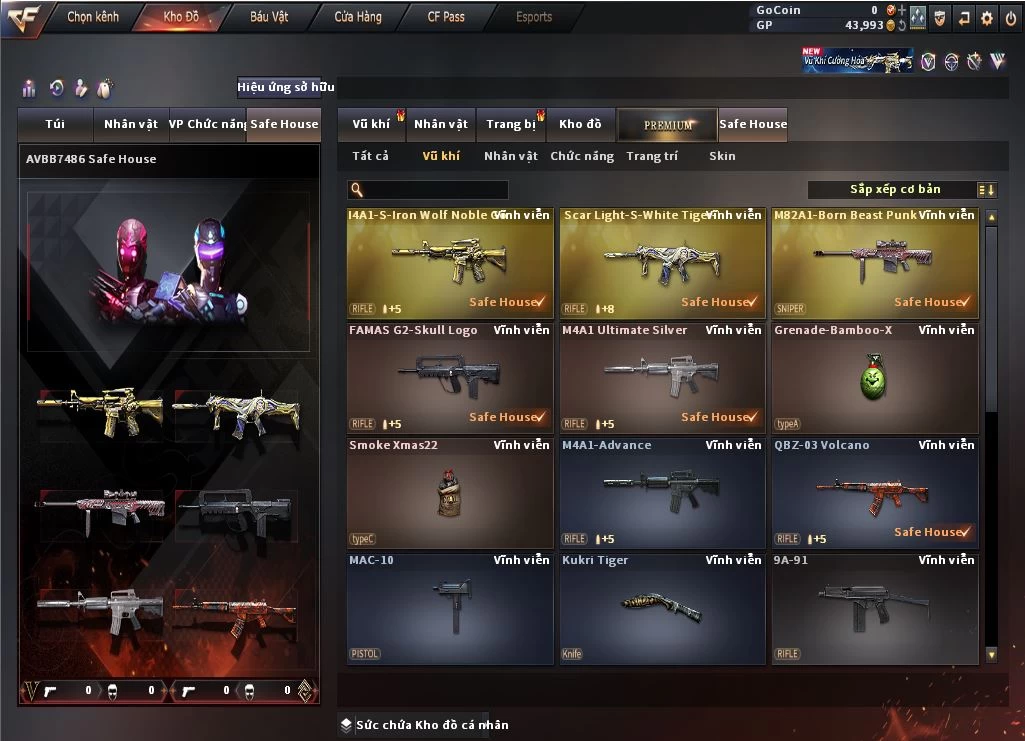Select the Kukri Tiger knife
This screenshot has width=1025, height=741.
[662, 607]
